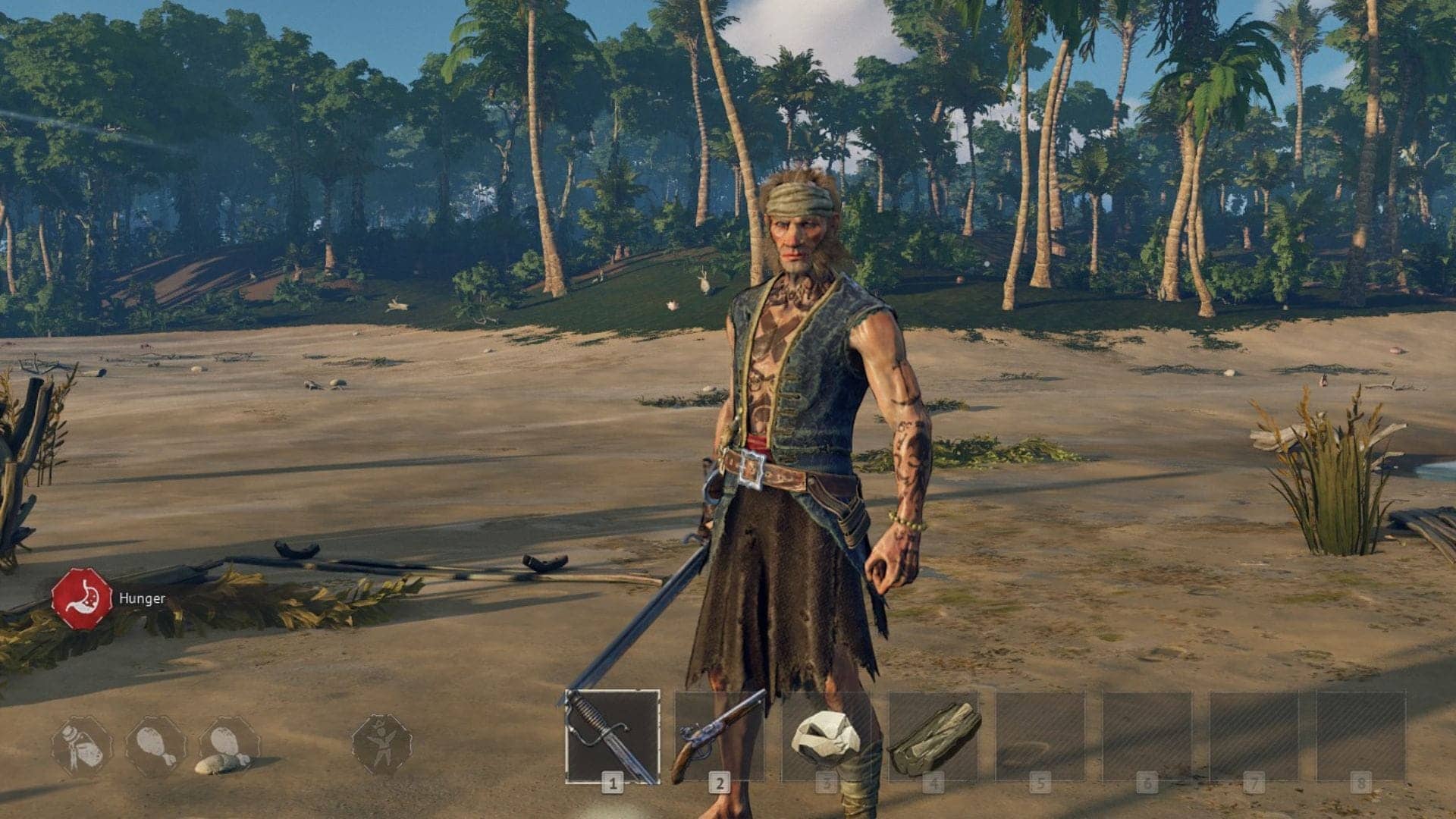Equip the flintlock pistol from the hotbar

(x=719, y=736)
